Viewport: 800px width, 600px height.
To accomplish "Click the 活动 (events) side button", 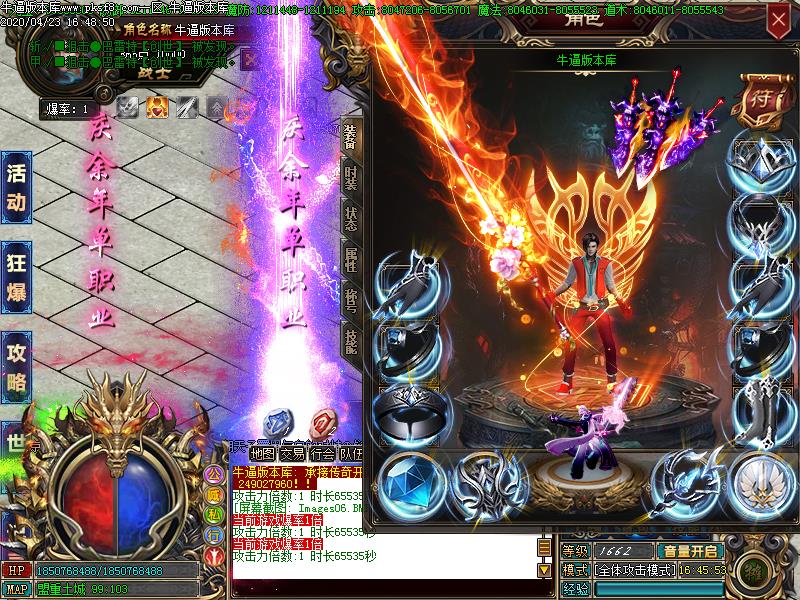I will click(16, 188).
